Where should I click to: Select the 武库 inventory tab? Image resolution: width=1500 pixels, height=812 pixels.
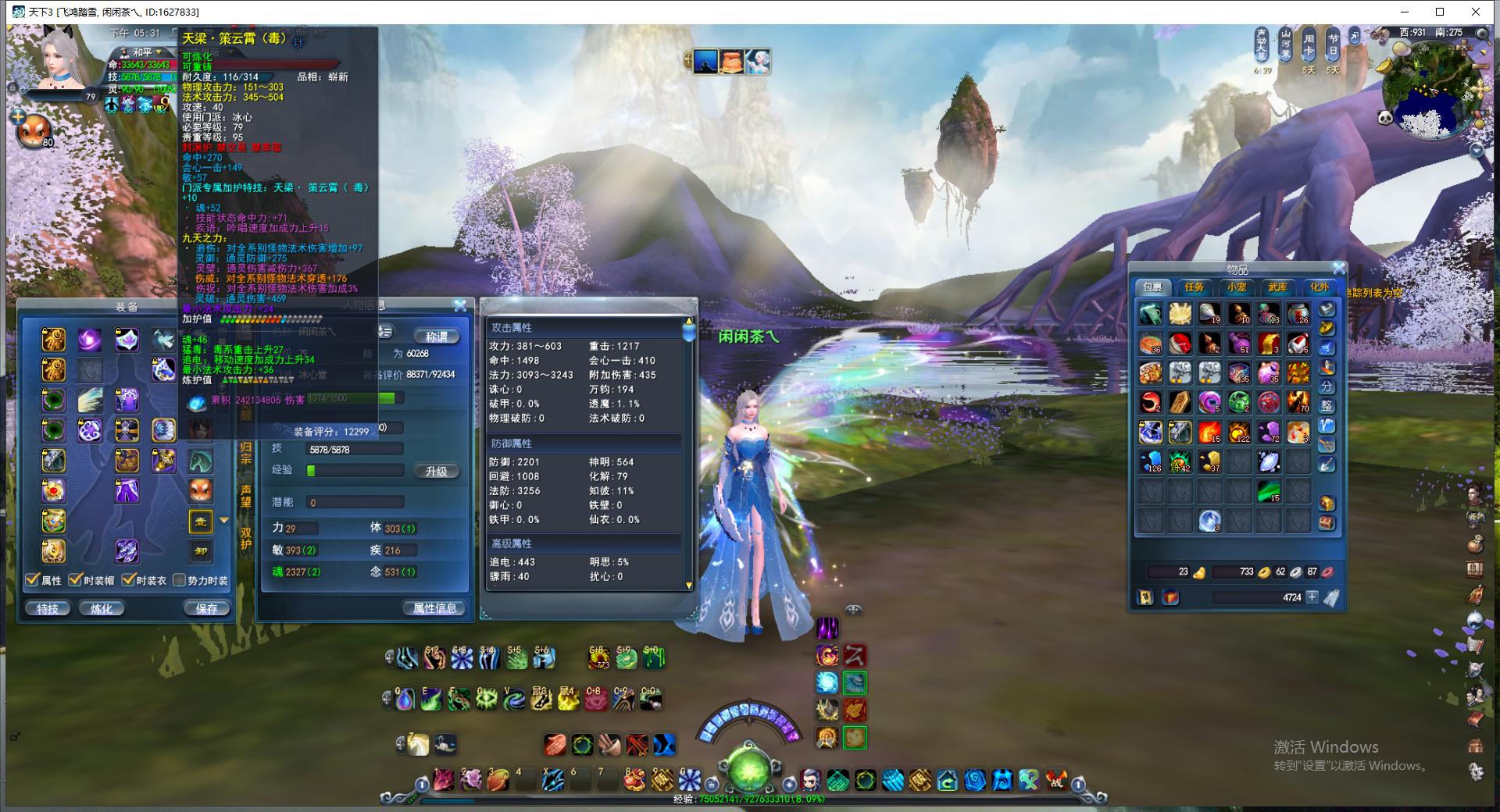[x=1277, y=287]
